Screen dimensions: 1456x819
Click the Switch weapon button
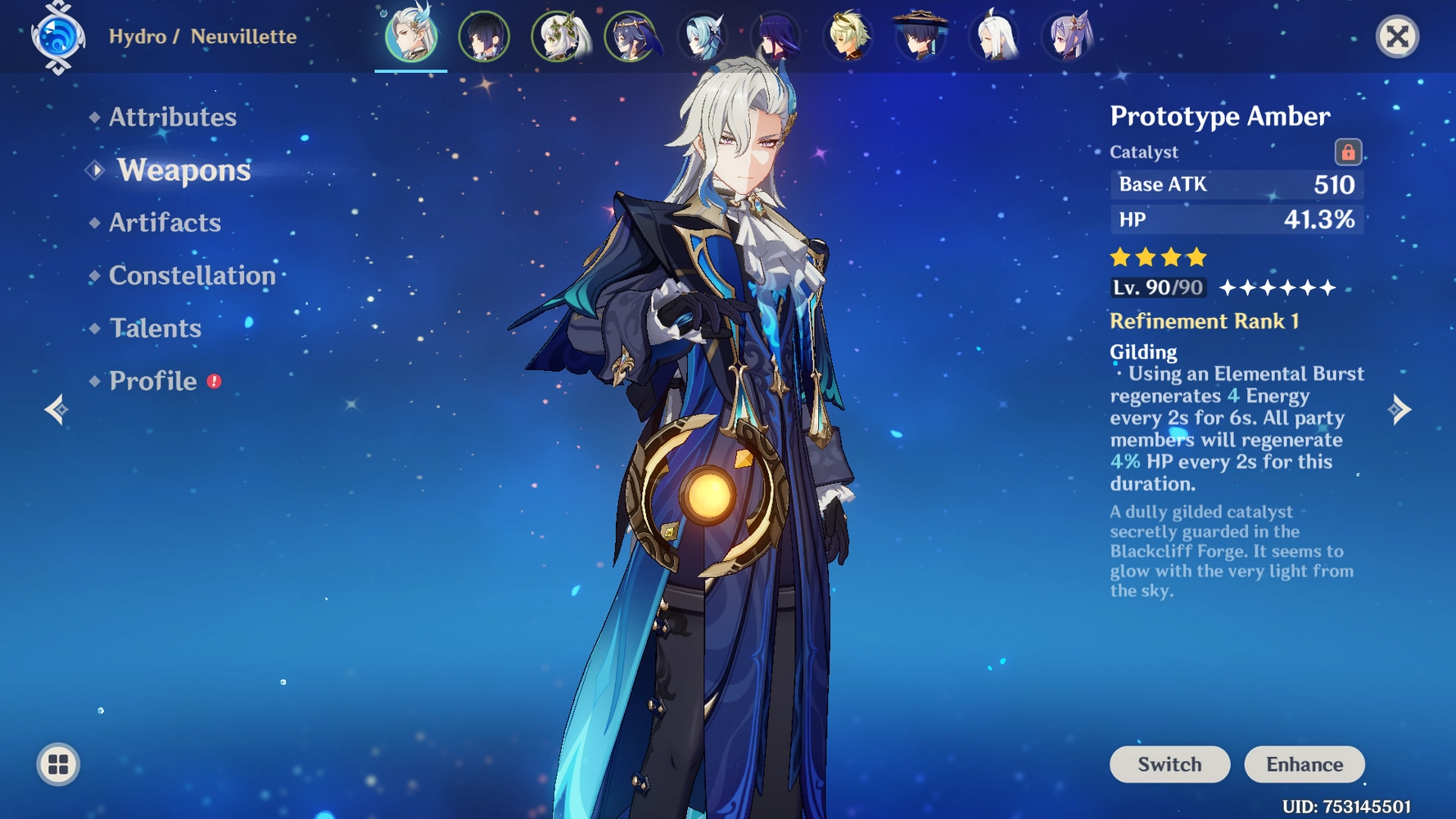coord(1169,764)
